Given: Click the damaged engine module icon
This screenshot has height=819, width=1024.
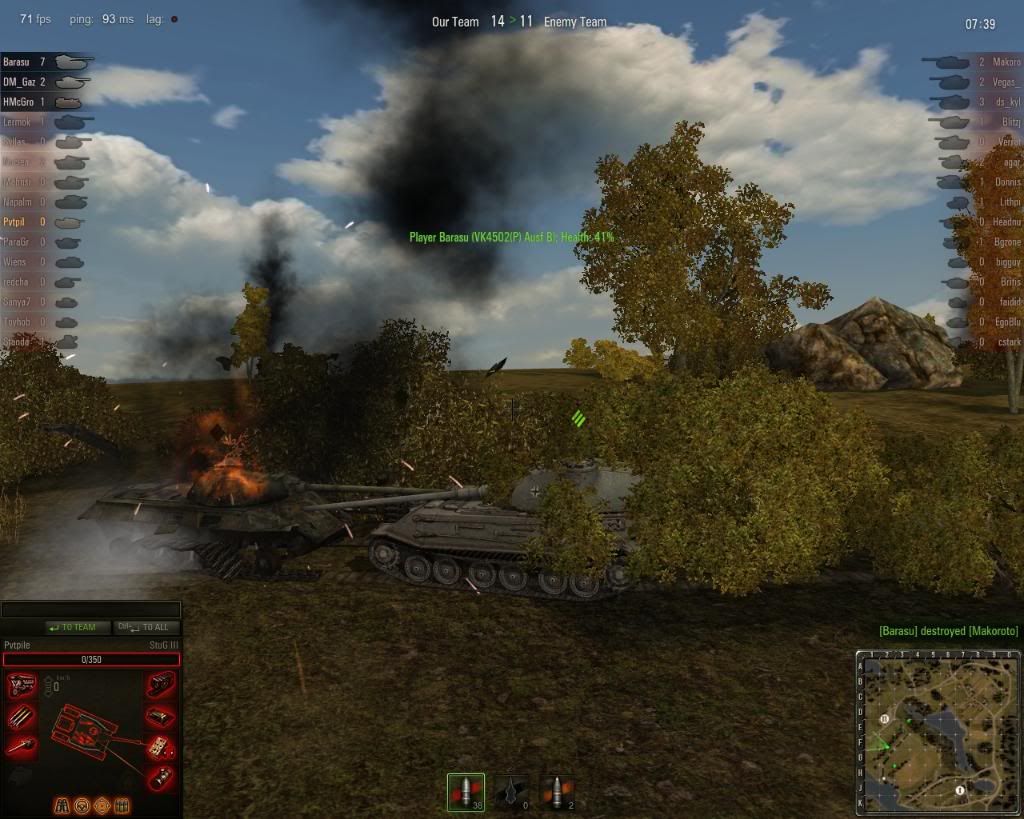Looking at the screenshot, I should (x=22, y=686).
